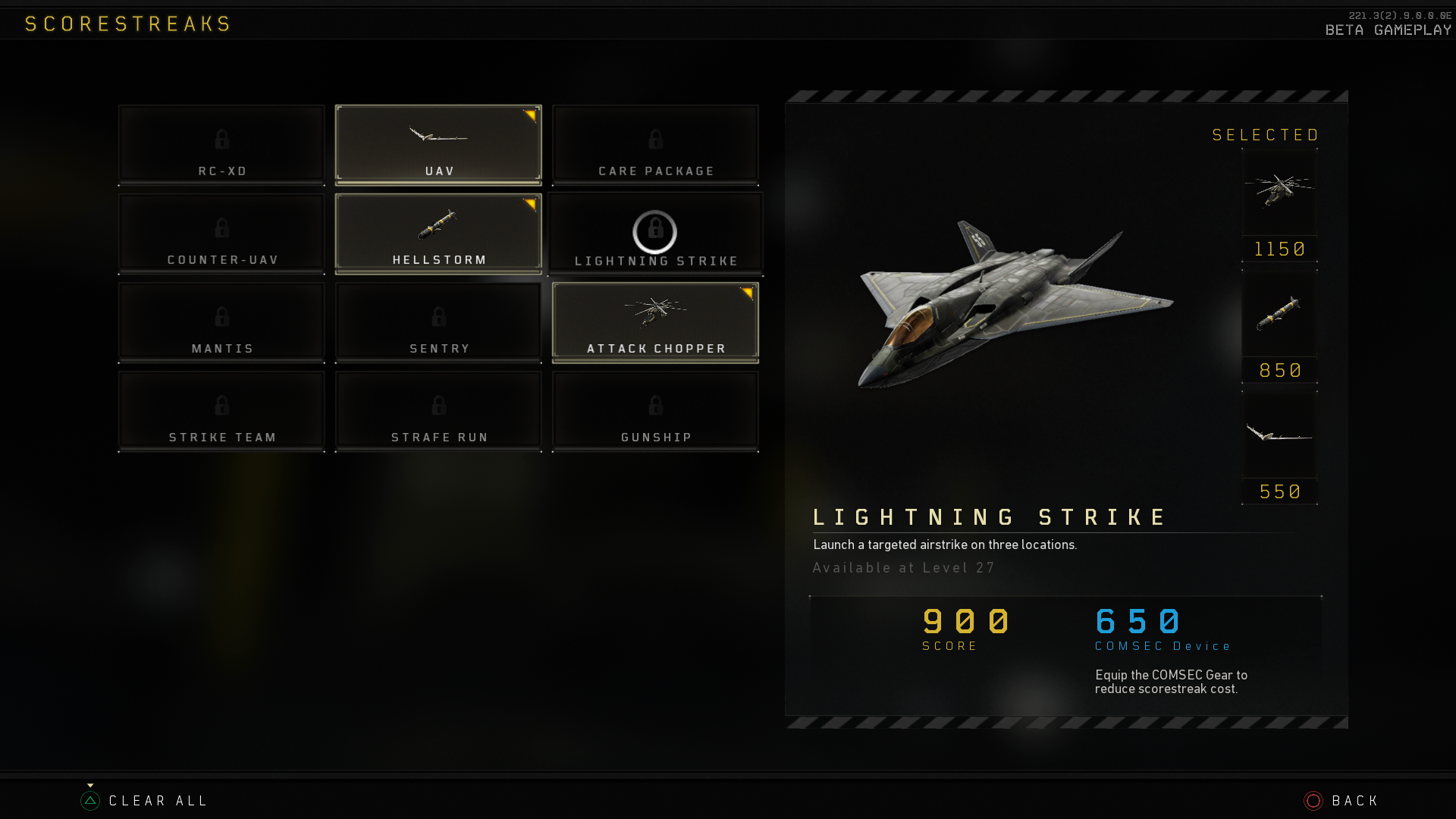Viewport: 1456px width, 819px height.
Task: Open the locked Gunship scorestreak
Action: pyautogui.click(x=655, y=410)
